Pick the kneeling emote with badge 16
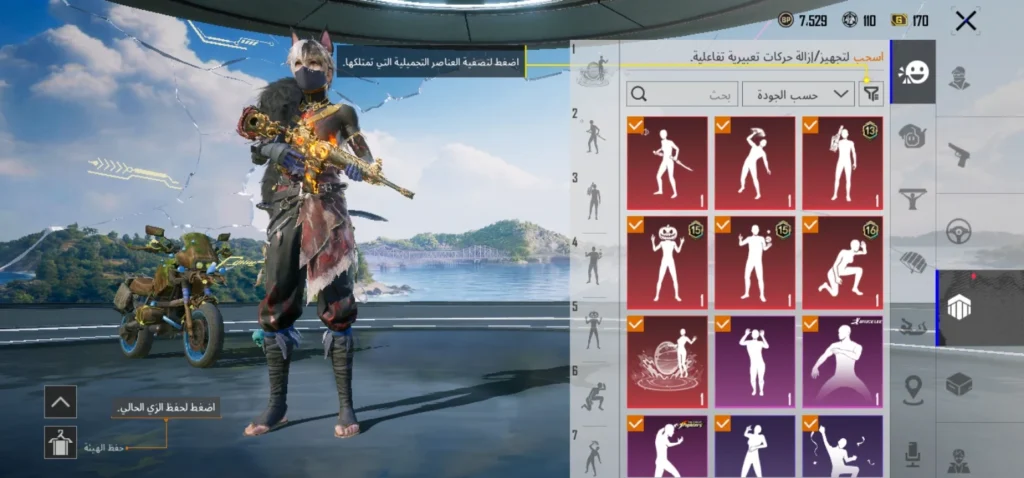The width and height of the screenshot is (1024, 478). point(842,263)
